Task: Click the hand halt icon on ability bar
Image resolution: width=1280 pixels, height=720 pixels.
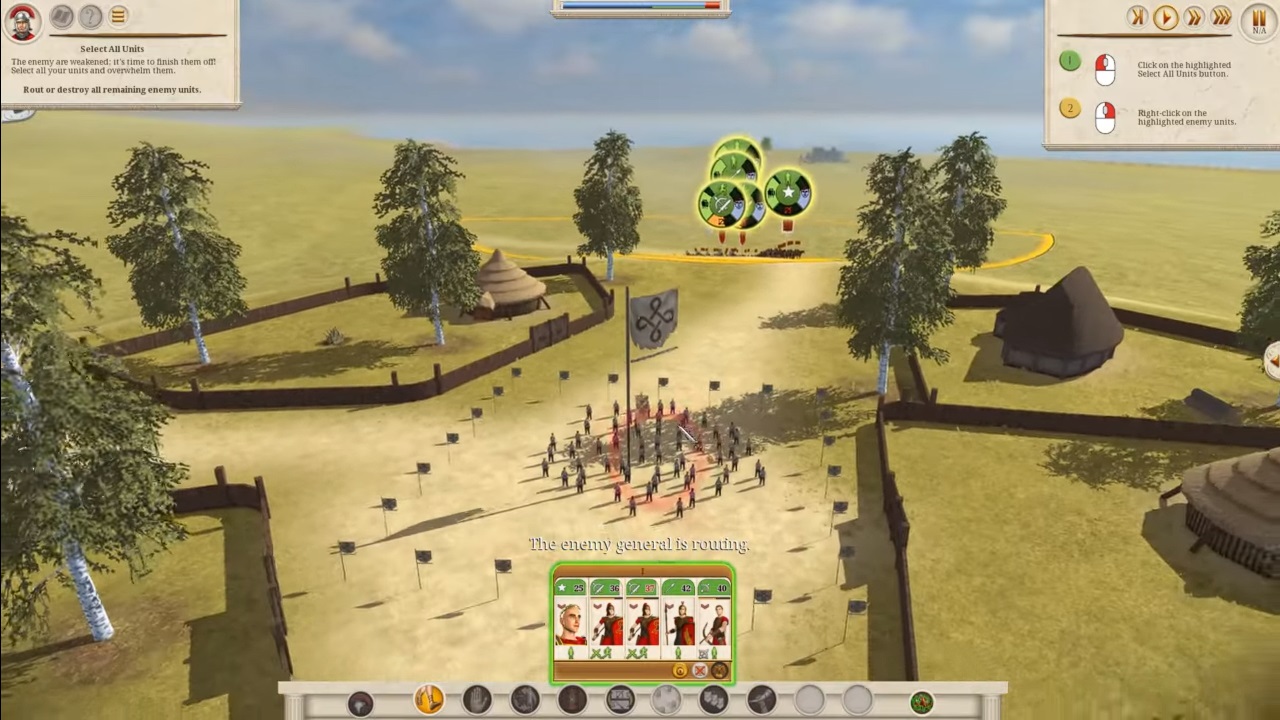Action: pyautogui.click(x=476, y=701)
